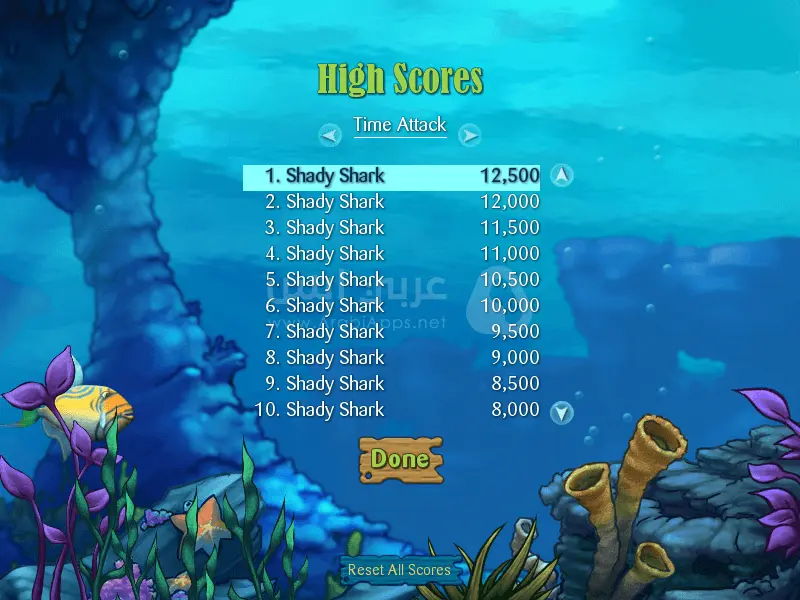The height and width of the screenshot is (600, 800).
Task: Select the first-place 12,500 score row
Action: (x=391, y=176)
